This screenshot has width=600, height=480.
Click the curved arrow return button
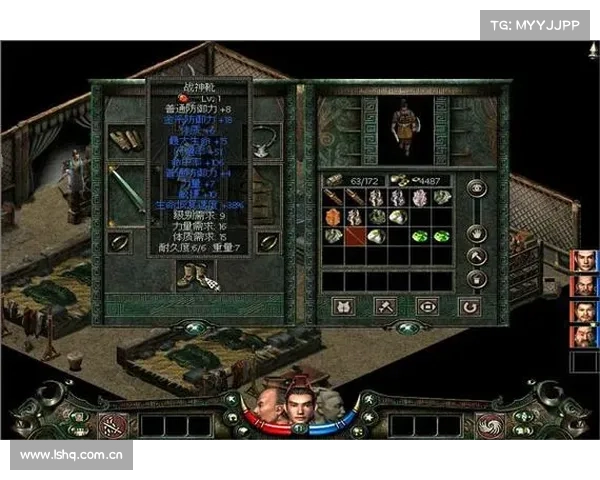point(469,306)
